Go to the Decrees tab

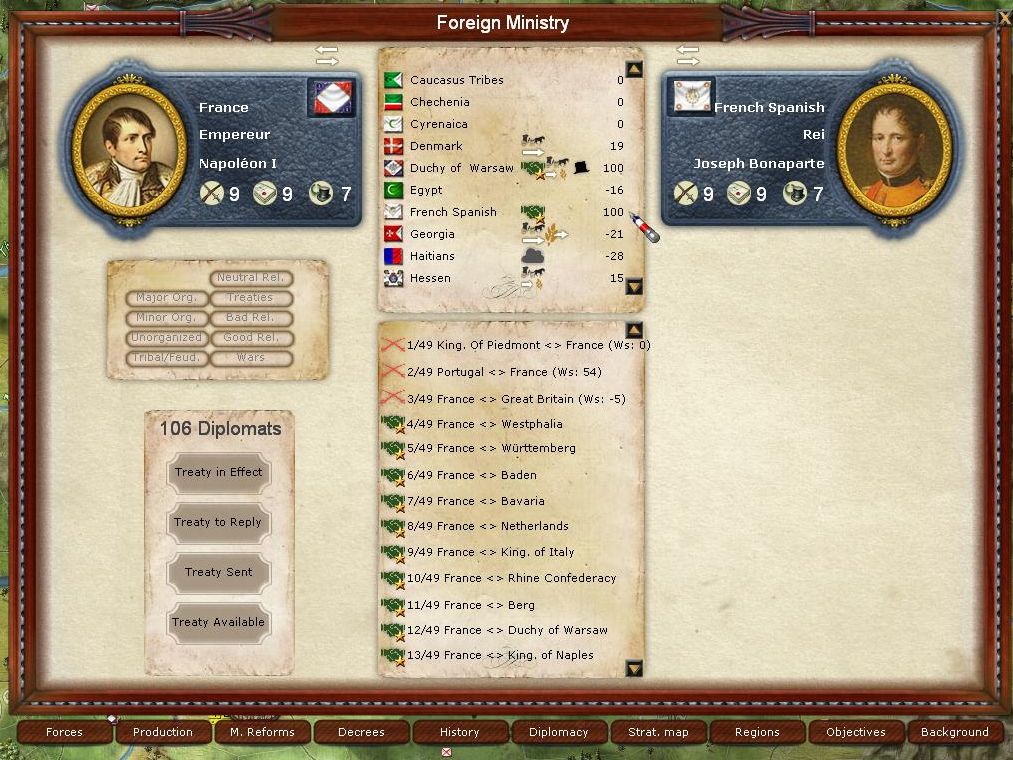pos(361,732)
